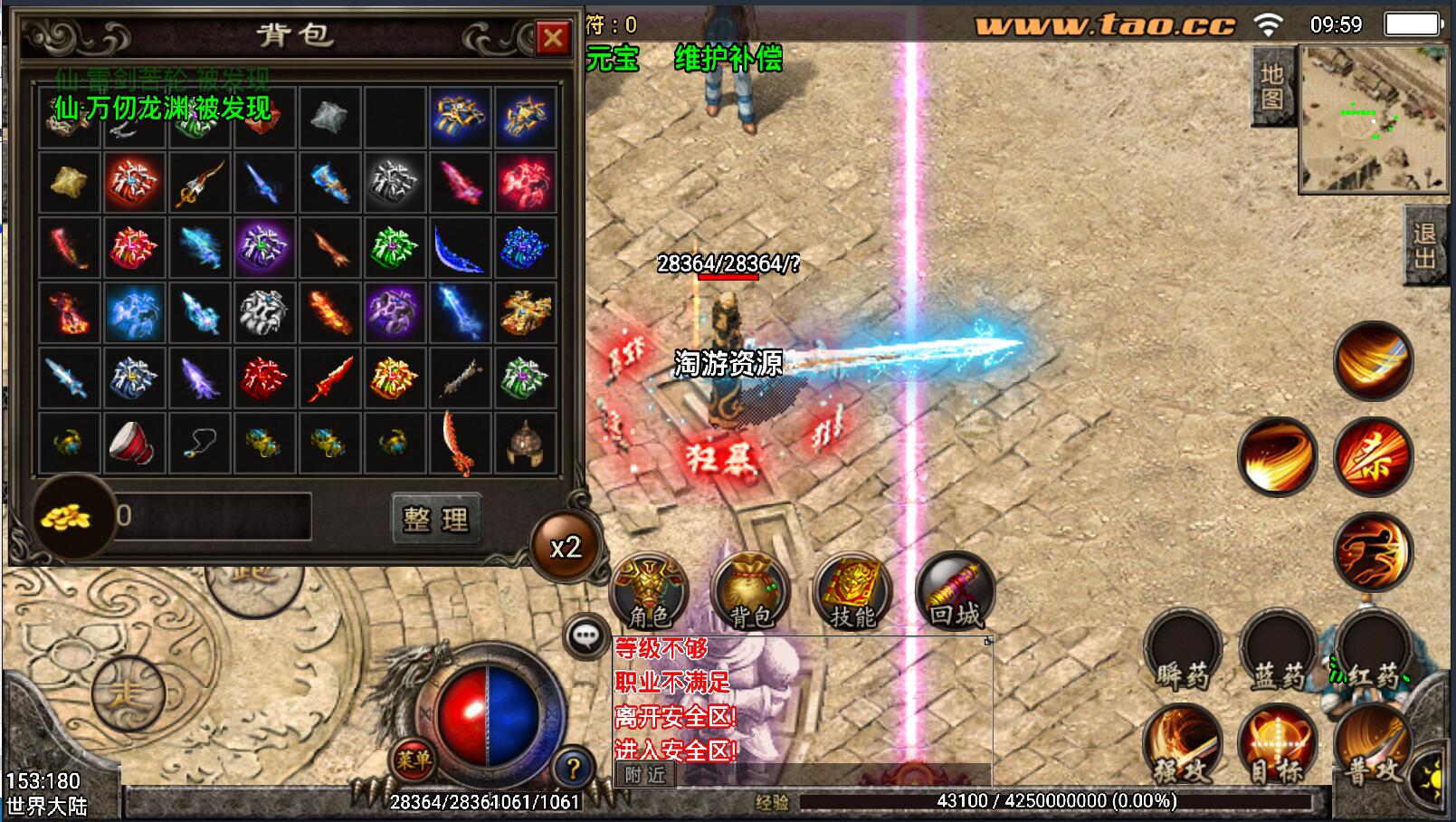The width and height of the screenshot is (1456, 822).
Task: Open the 地图 map button
Action: coord(1271,87)
